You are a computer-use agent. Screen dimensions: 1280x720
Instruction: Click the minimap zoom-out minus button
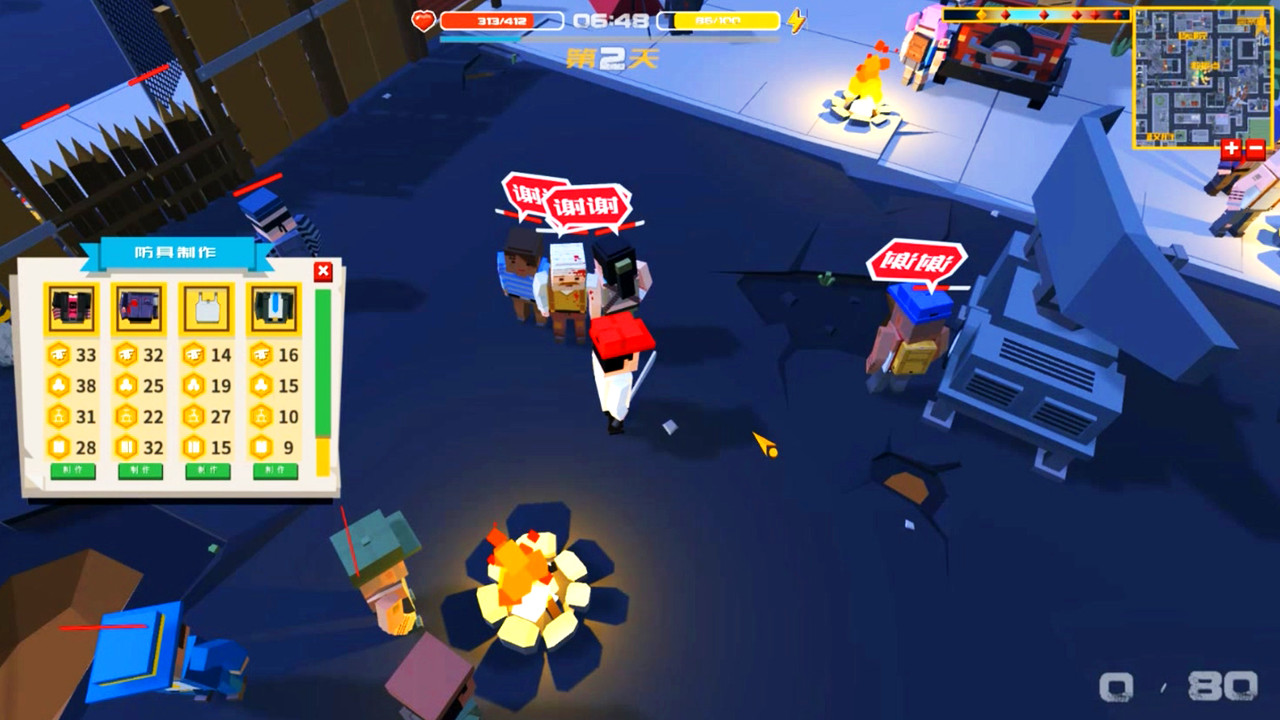[1255, 150]
